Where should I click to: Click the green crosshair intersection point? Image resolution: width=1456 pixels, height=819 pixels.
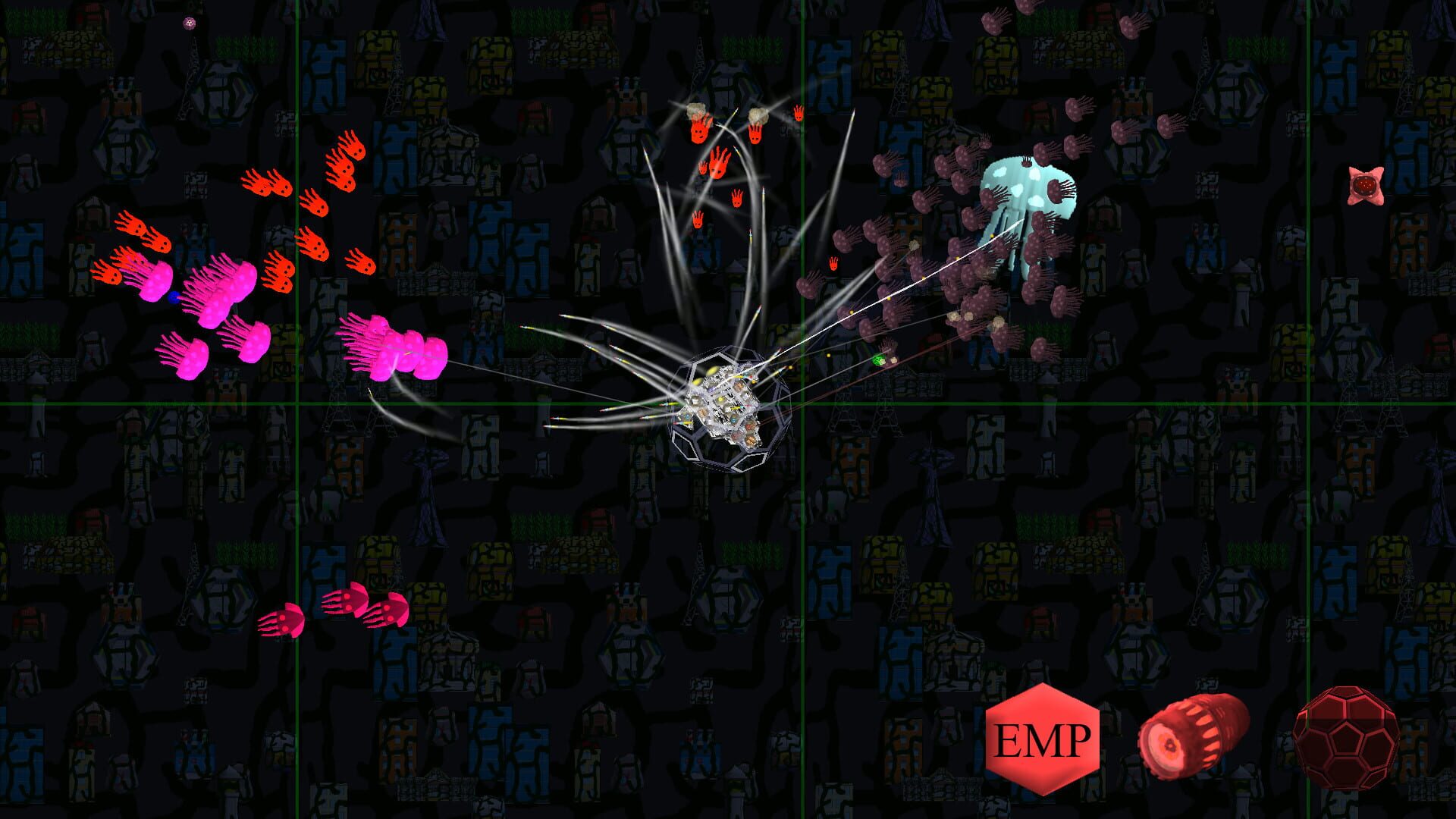[x=804, y=405]
